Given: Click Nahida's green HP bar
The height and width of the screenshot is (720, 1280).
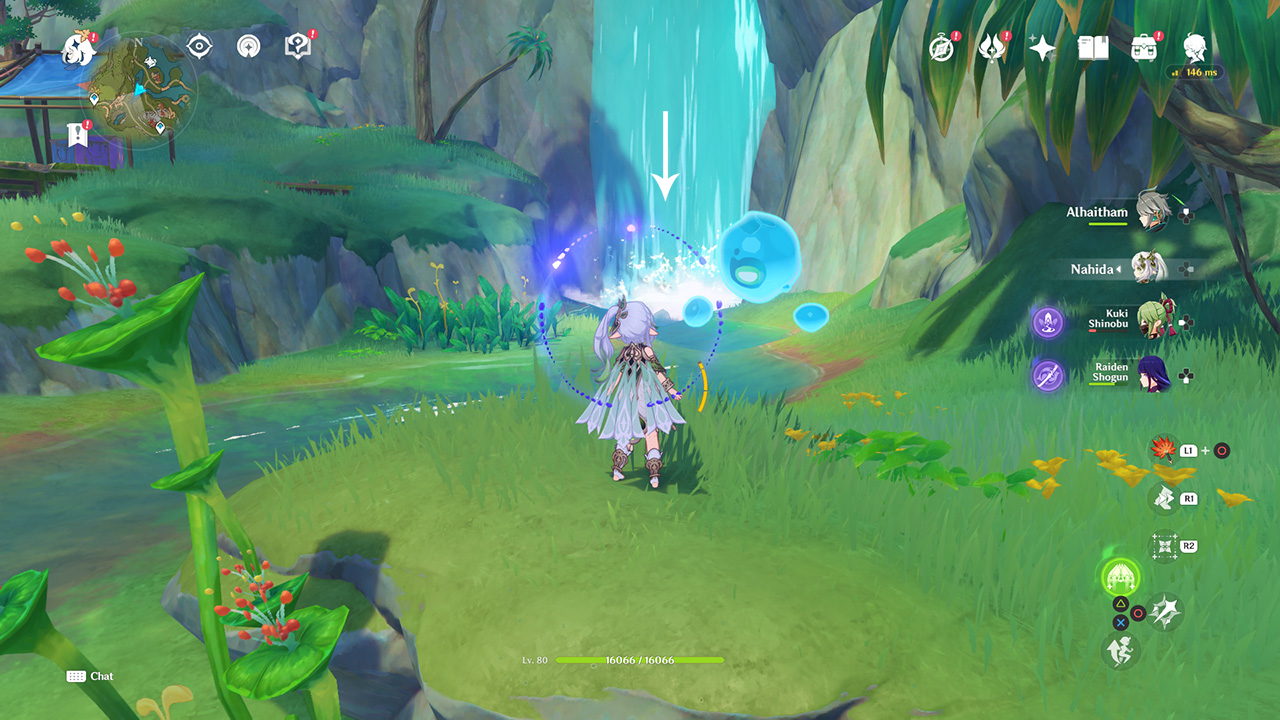Looking at the screenshot, I should tap(640, 661).
